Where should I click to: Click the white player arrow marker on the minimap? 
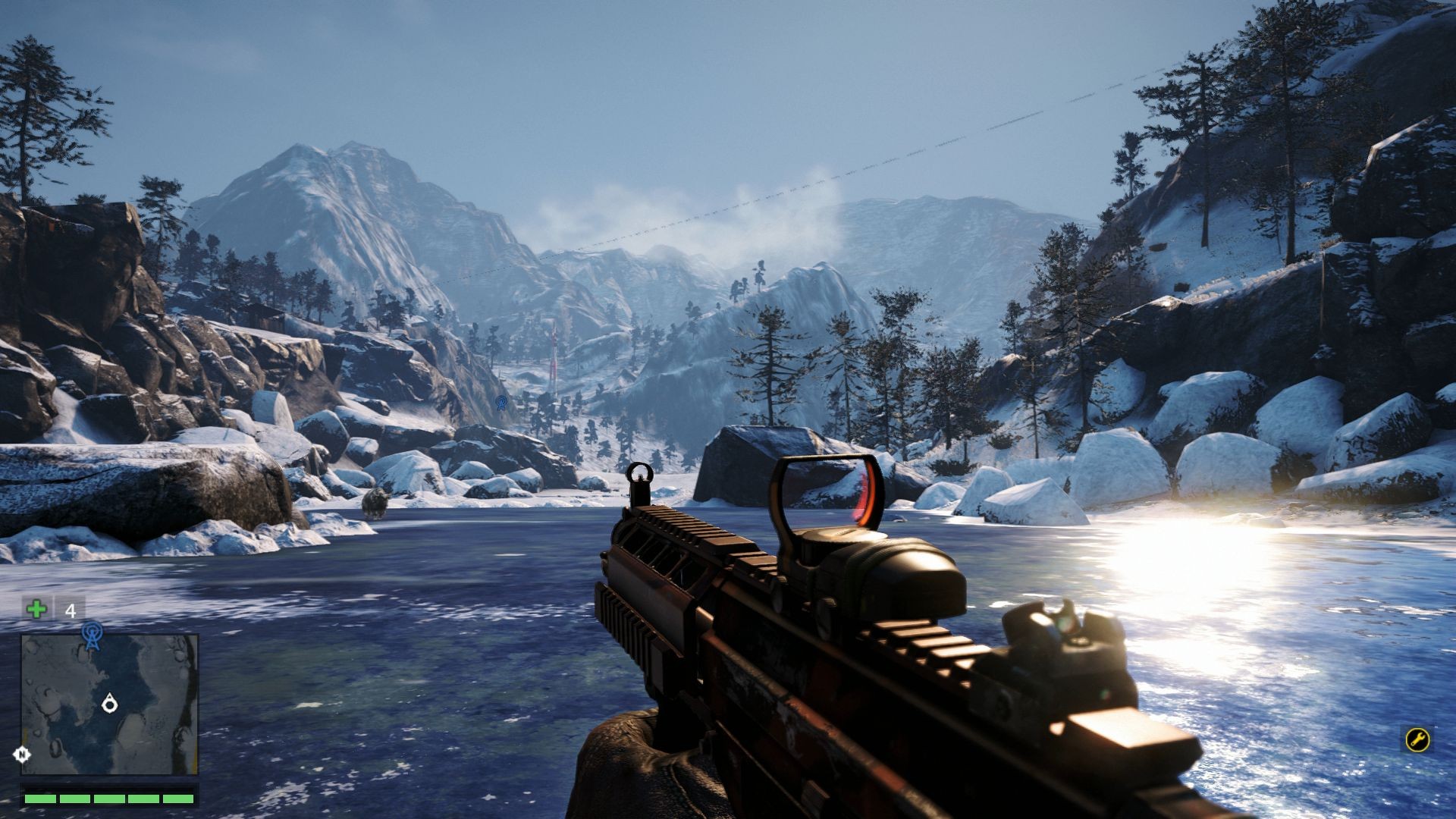(110, 704)
